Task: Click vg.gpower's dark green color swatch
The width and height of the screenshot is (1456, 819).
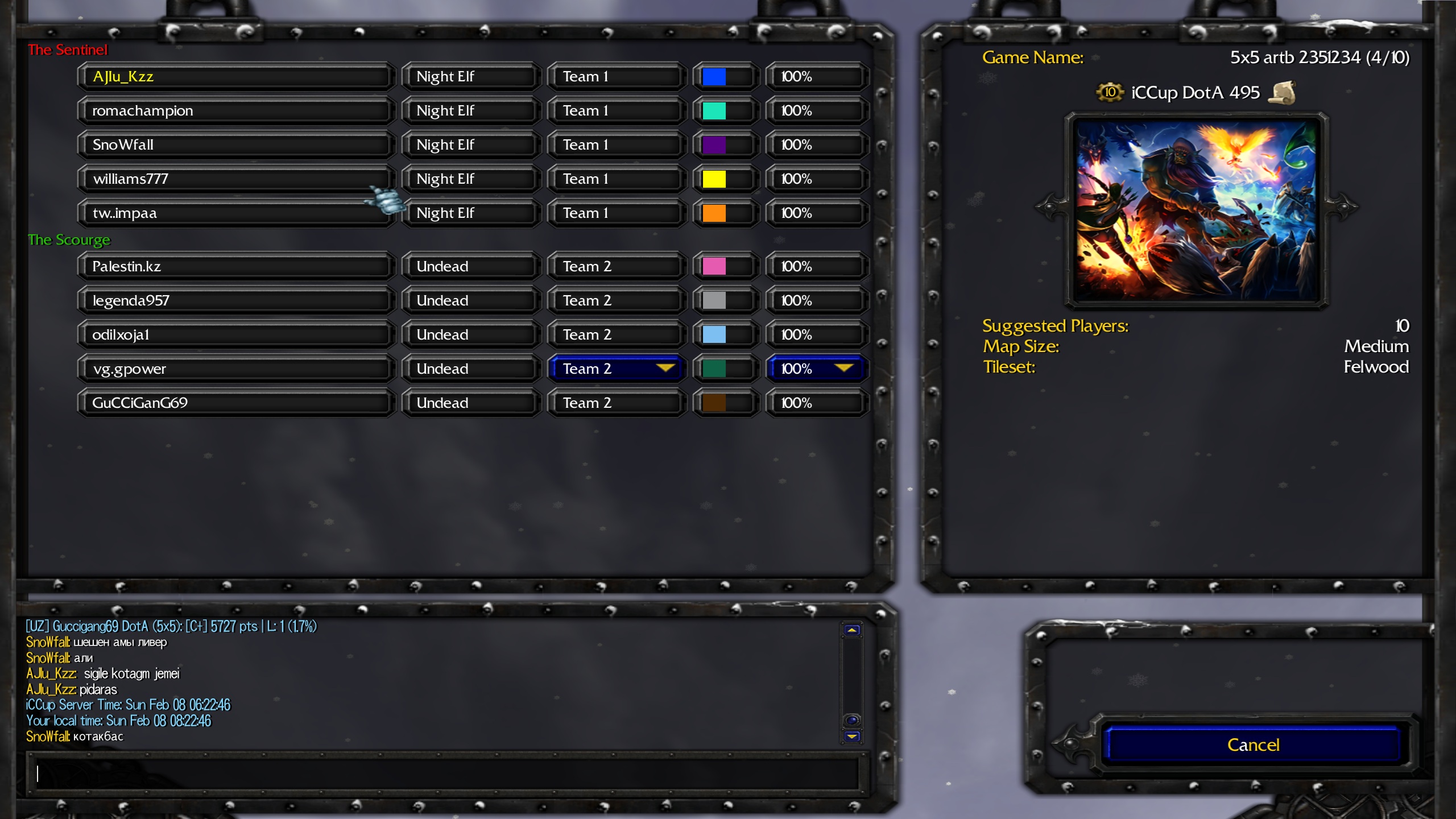Action: [714, 369]
